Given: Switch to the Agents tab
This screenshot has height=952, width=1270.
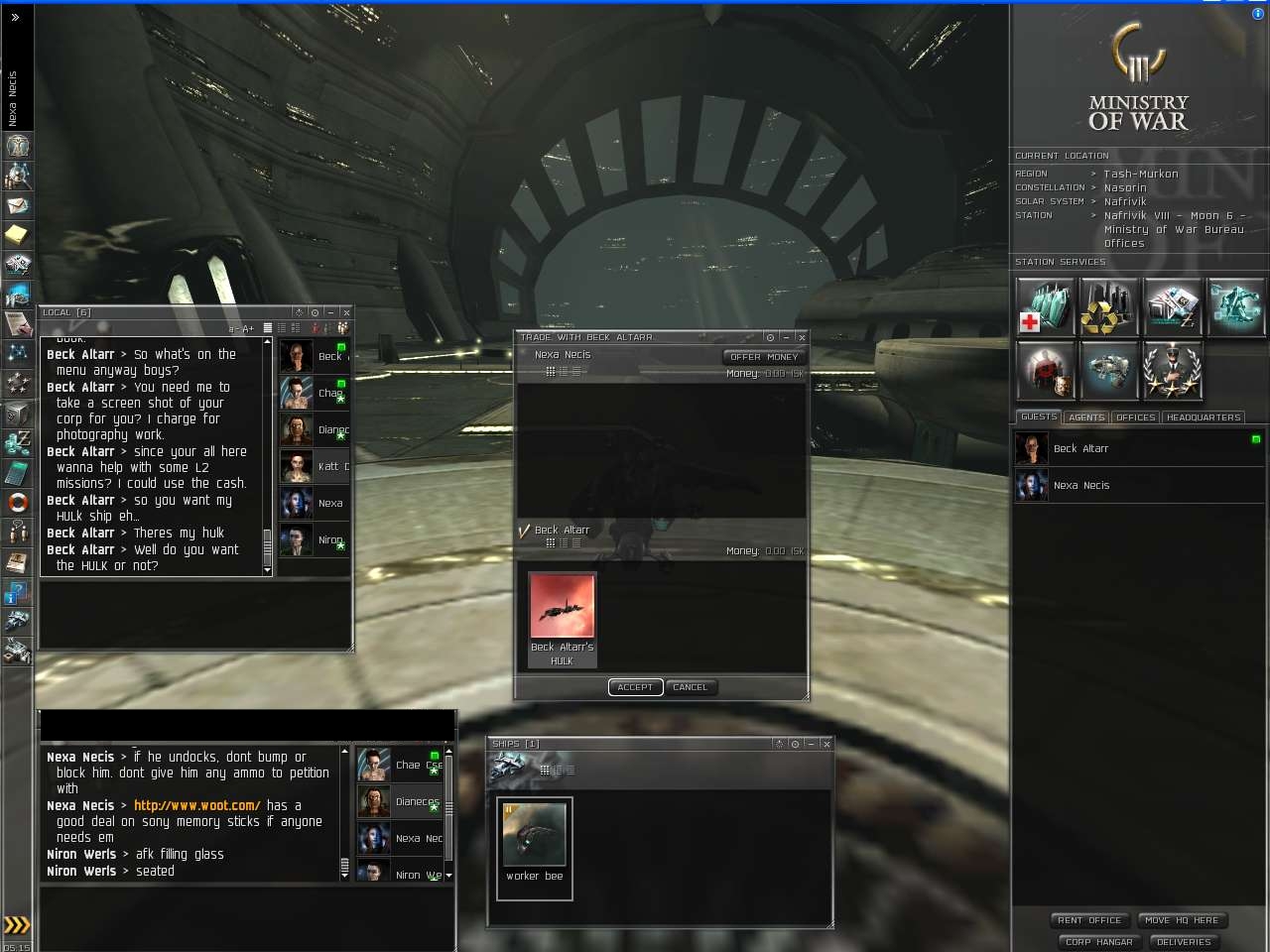Looking at the screenshot, I should tap(1086, 417).
